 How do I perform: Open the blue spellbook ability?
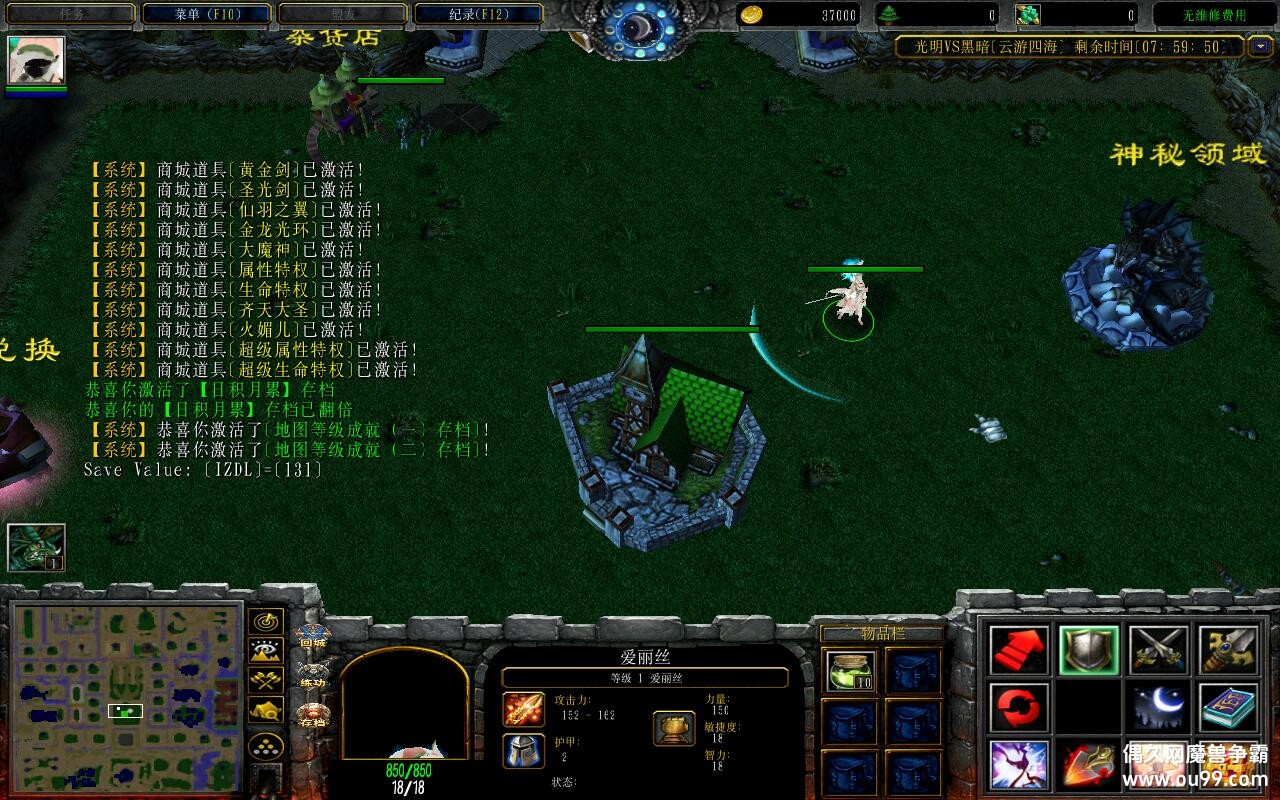coord(1229,707)
